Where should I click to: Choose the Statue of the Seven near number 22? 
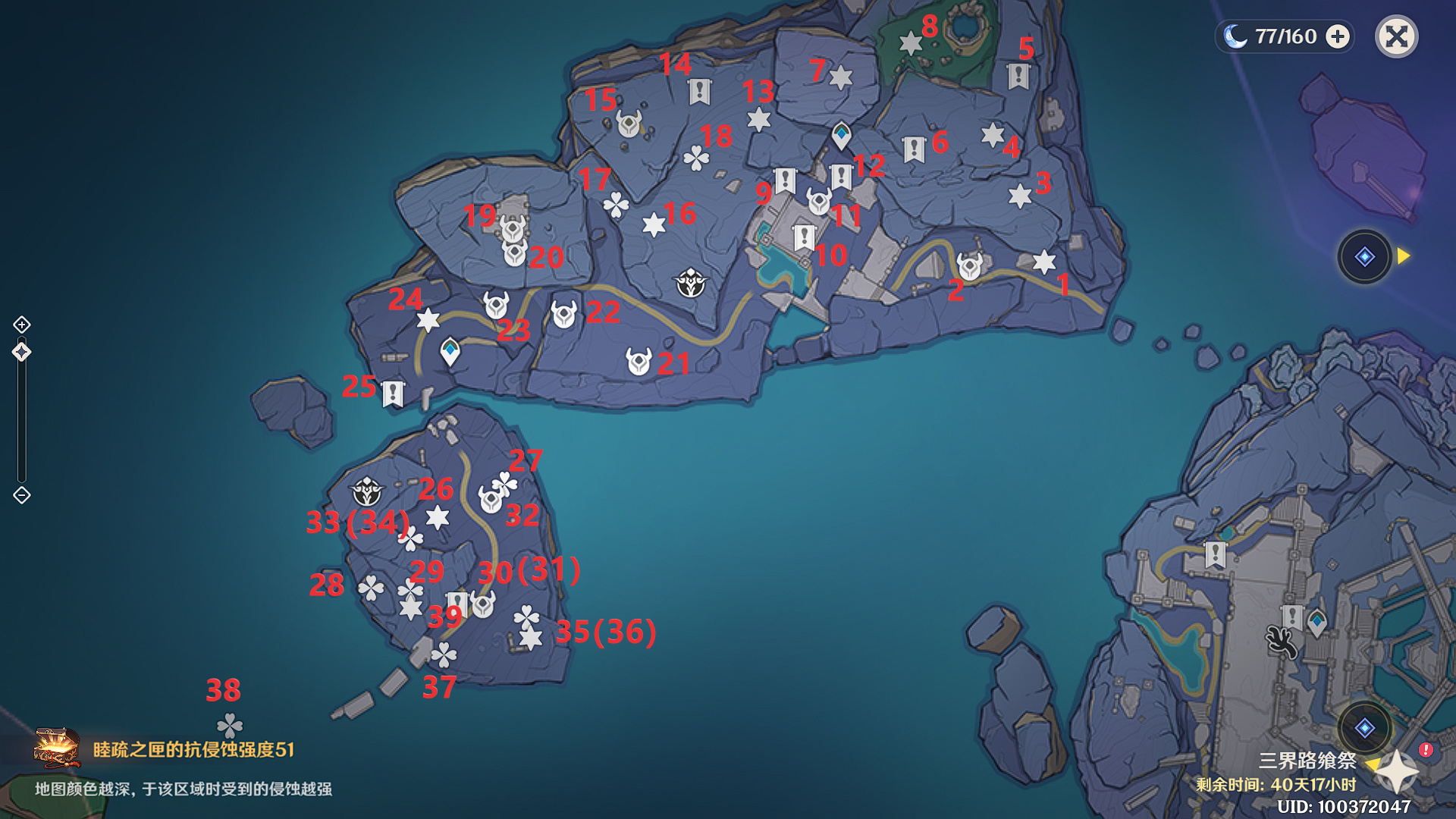(x=691, y=283)
